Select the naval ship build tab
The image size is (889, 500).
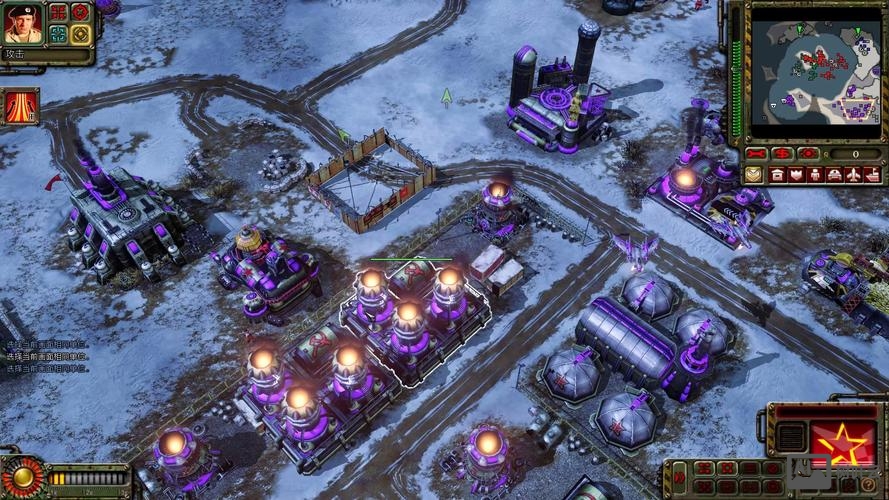point(872,175)
